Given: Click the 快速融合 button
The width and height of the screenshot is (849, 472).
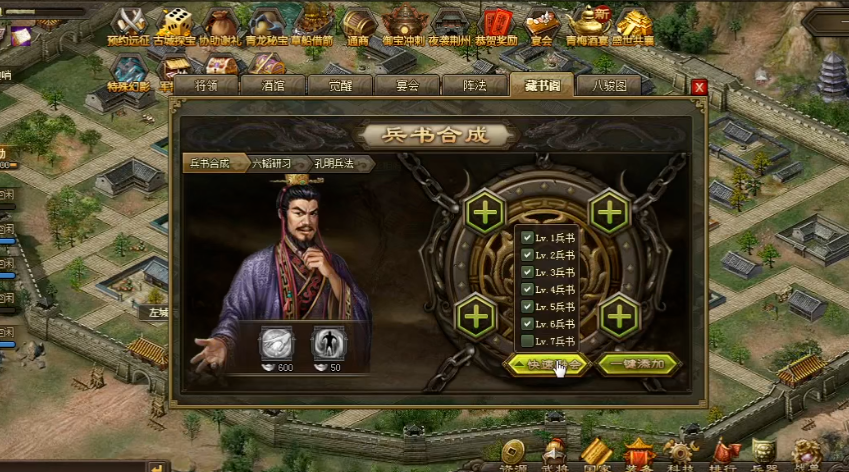Looking at the screenshot, I should tap(545, 364).
